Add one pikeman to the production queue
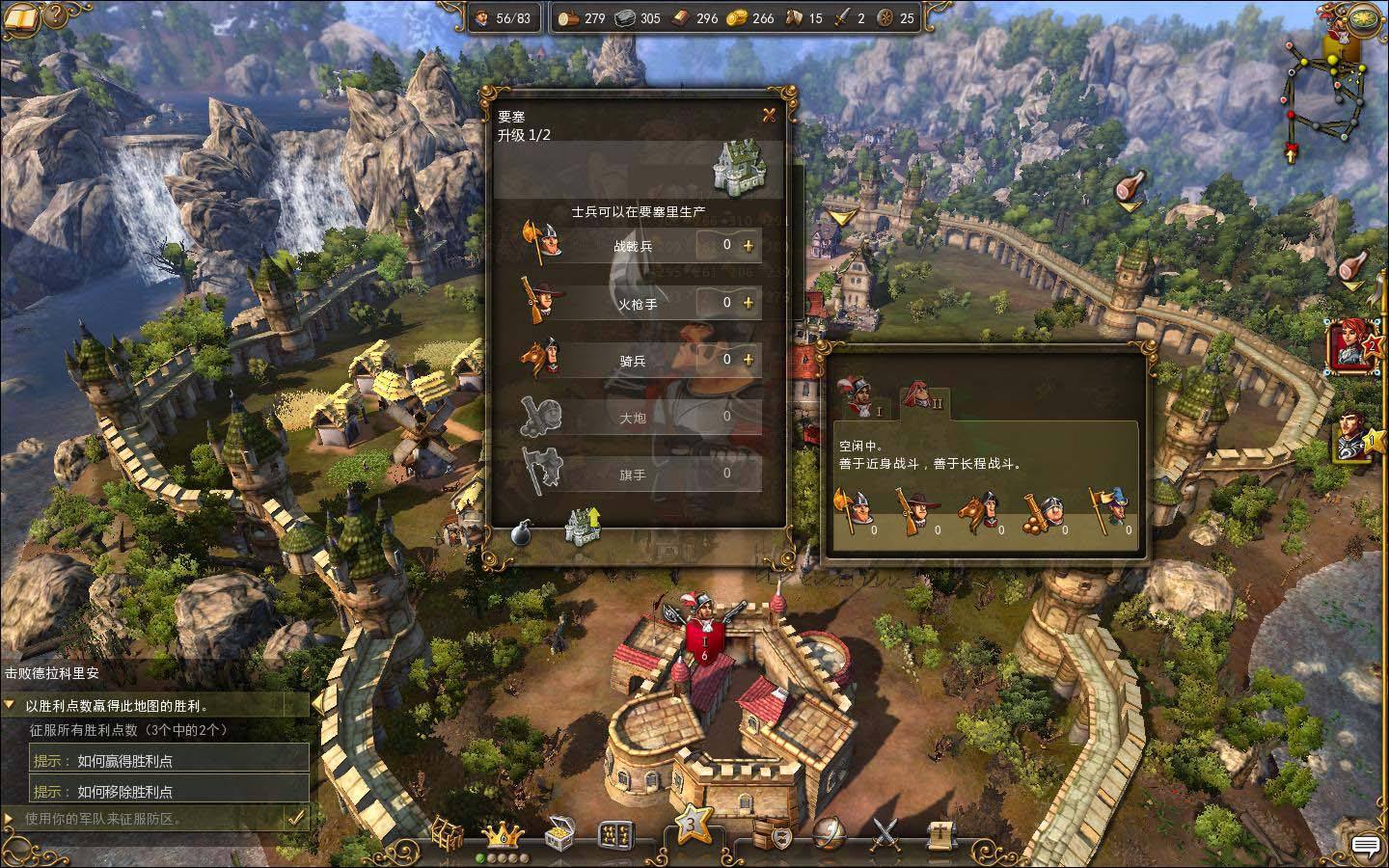 [749, 246]
